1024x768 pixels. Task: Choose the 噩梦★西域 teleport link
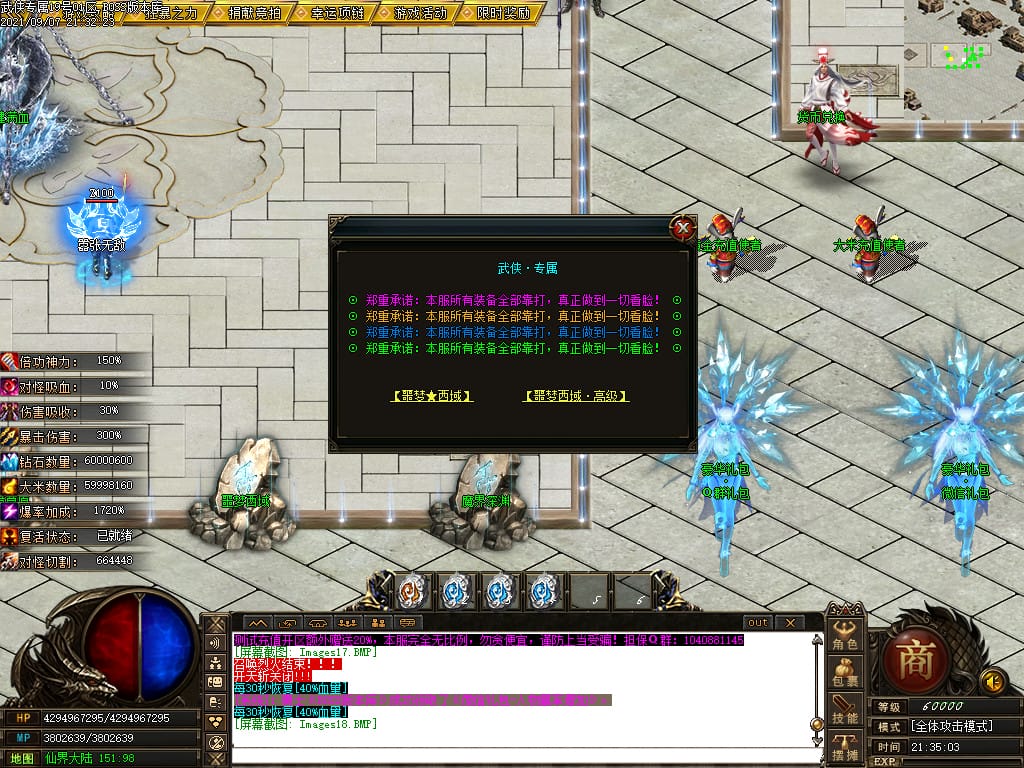(431, 396)
